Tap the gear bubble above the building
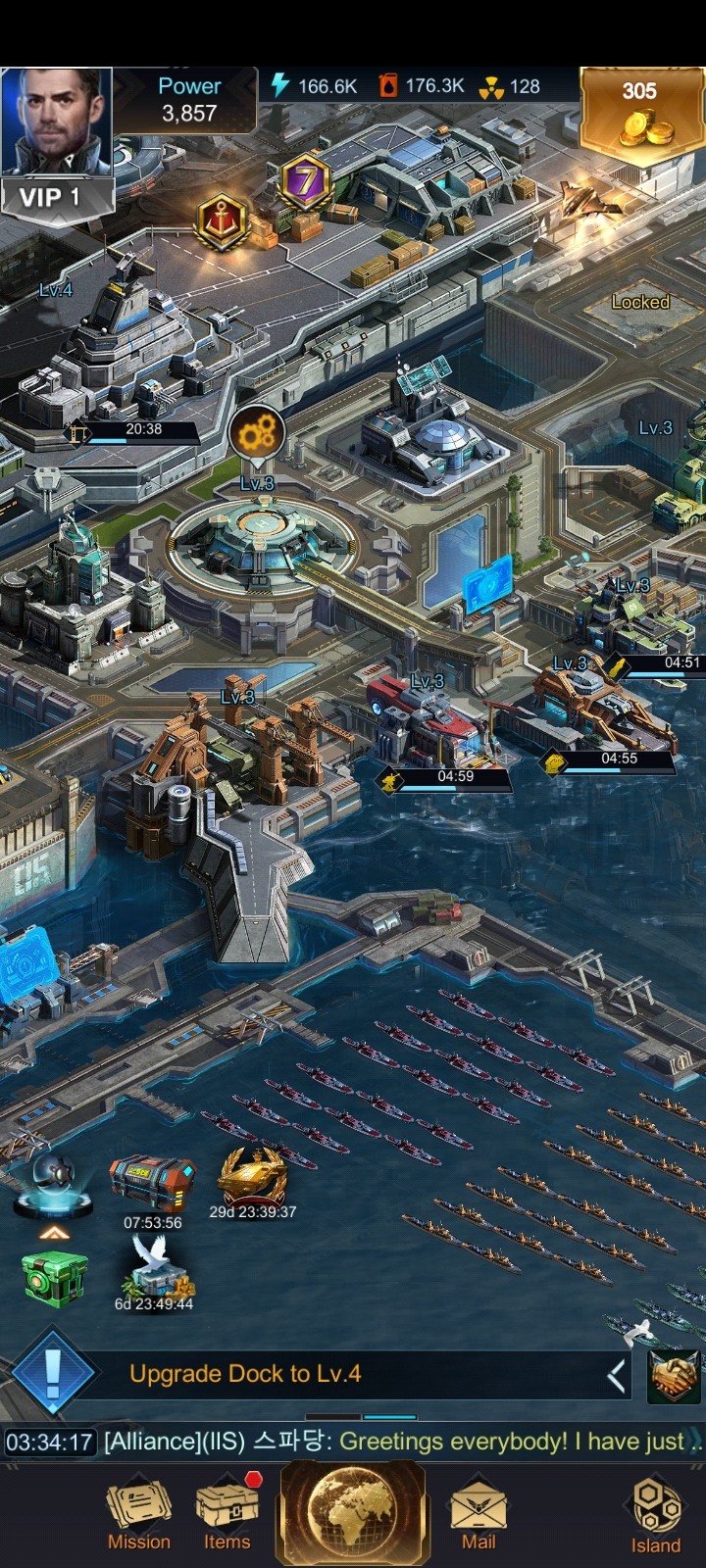Viewport: 706px width, 1568px height. pos(257,432)
